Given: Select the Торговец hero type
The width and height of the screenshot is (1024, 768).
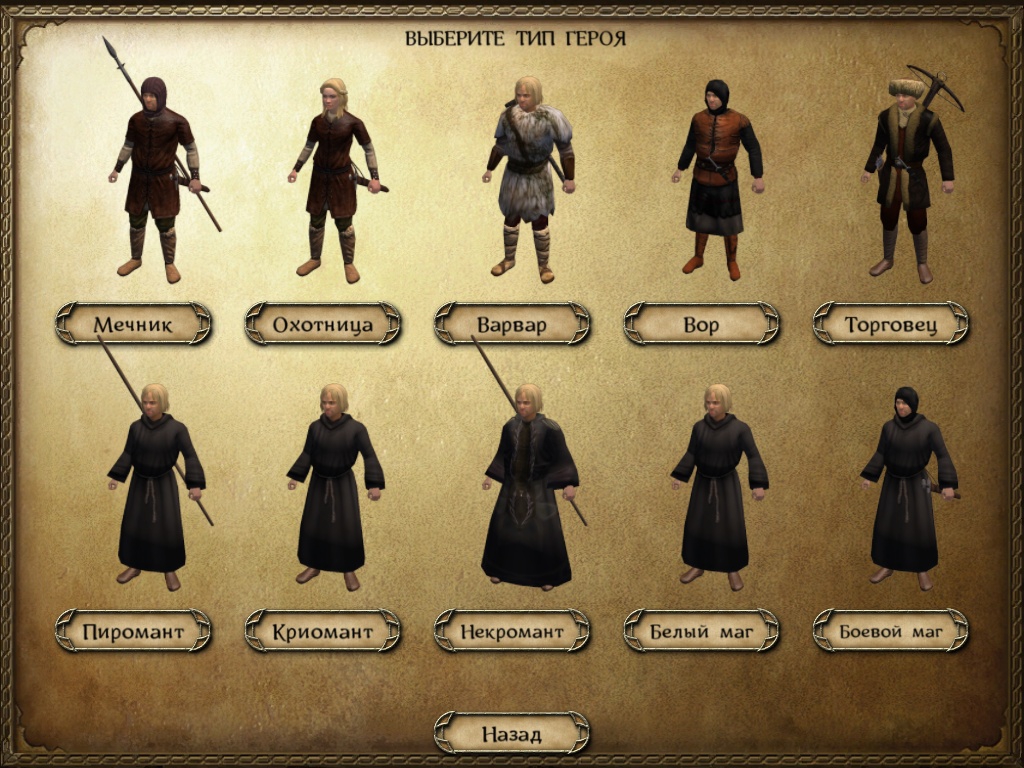Looking at the screenshot, I should pos(891,324).
